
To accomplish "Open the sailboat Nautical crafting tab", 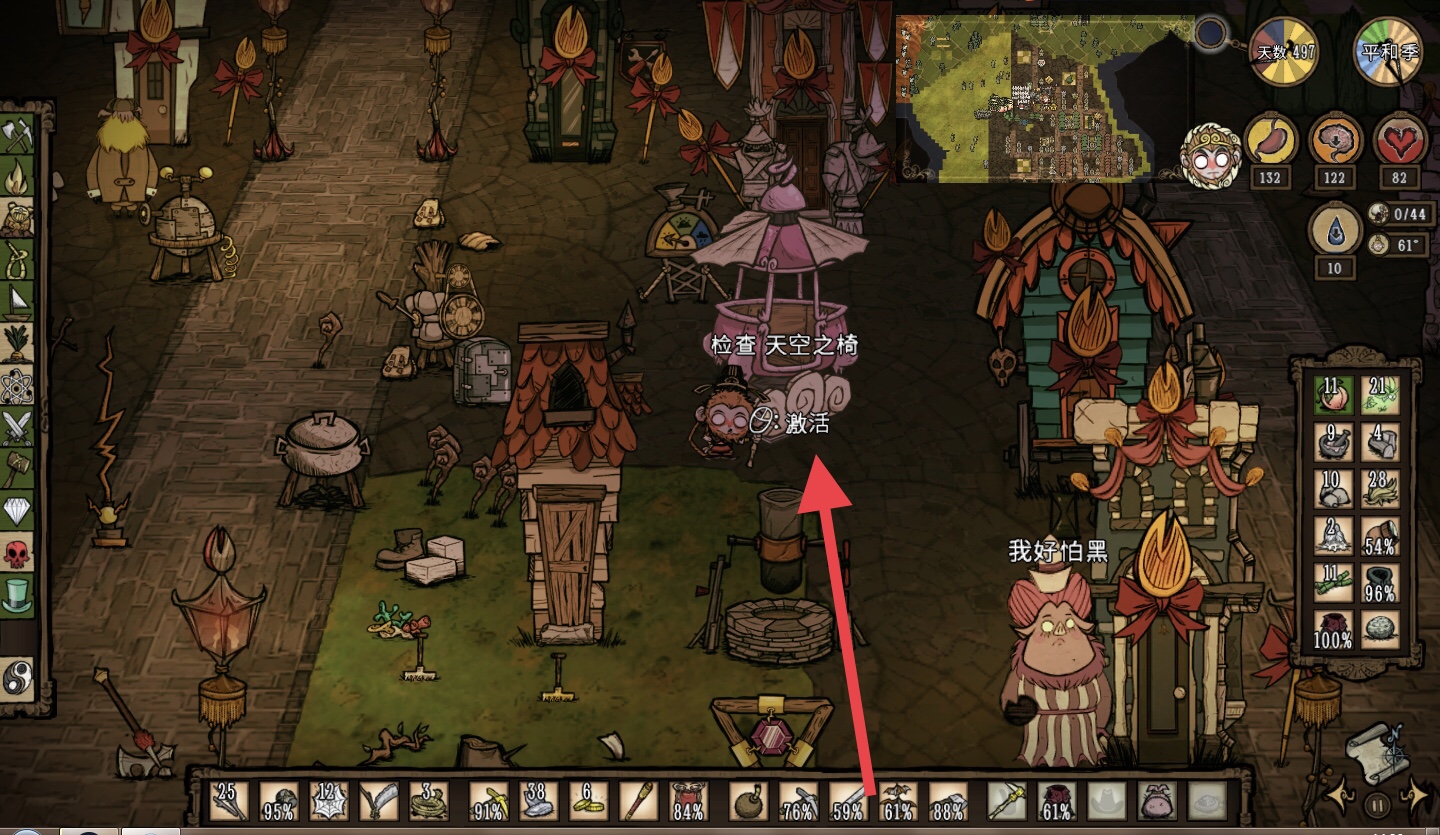I will coord(18,301).
